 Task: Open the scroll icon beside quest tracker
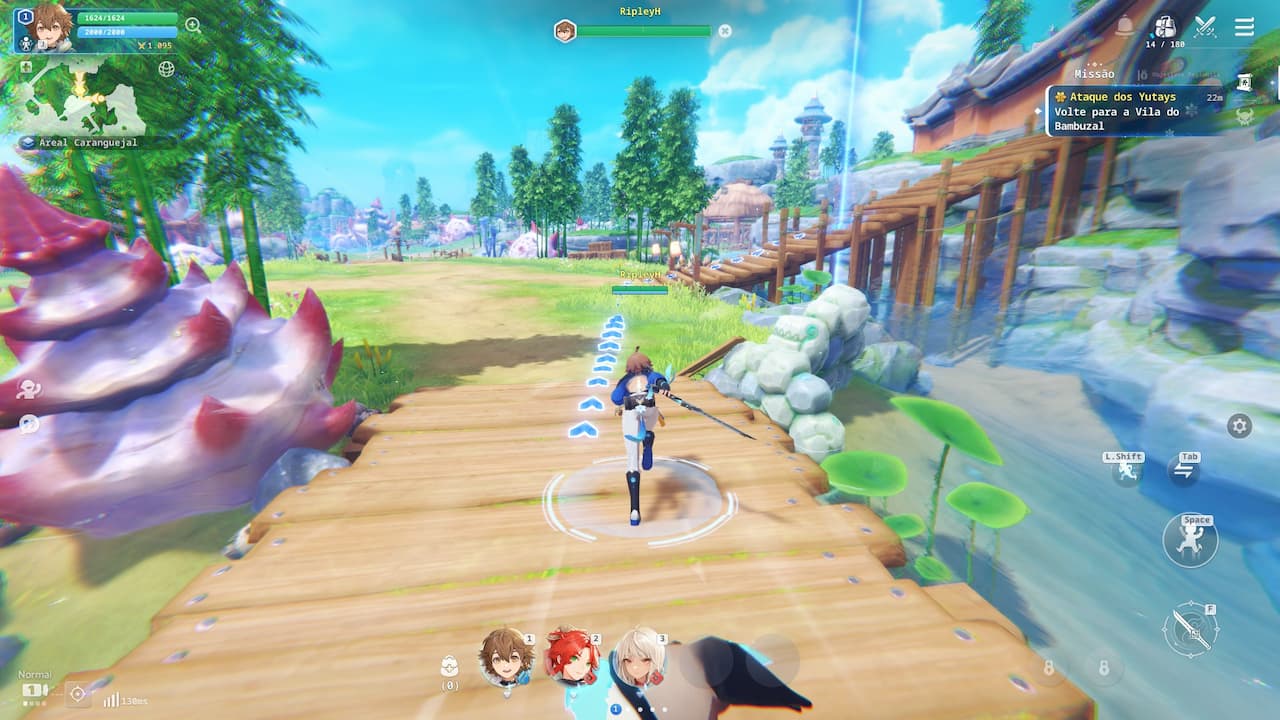point(1245,83)
